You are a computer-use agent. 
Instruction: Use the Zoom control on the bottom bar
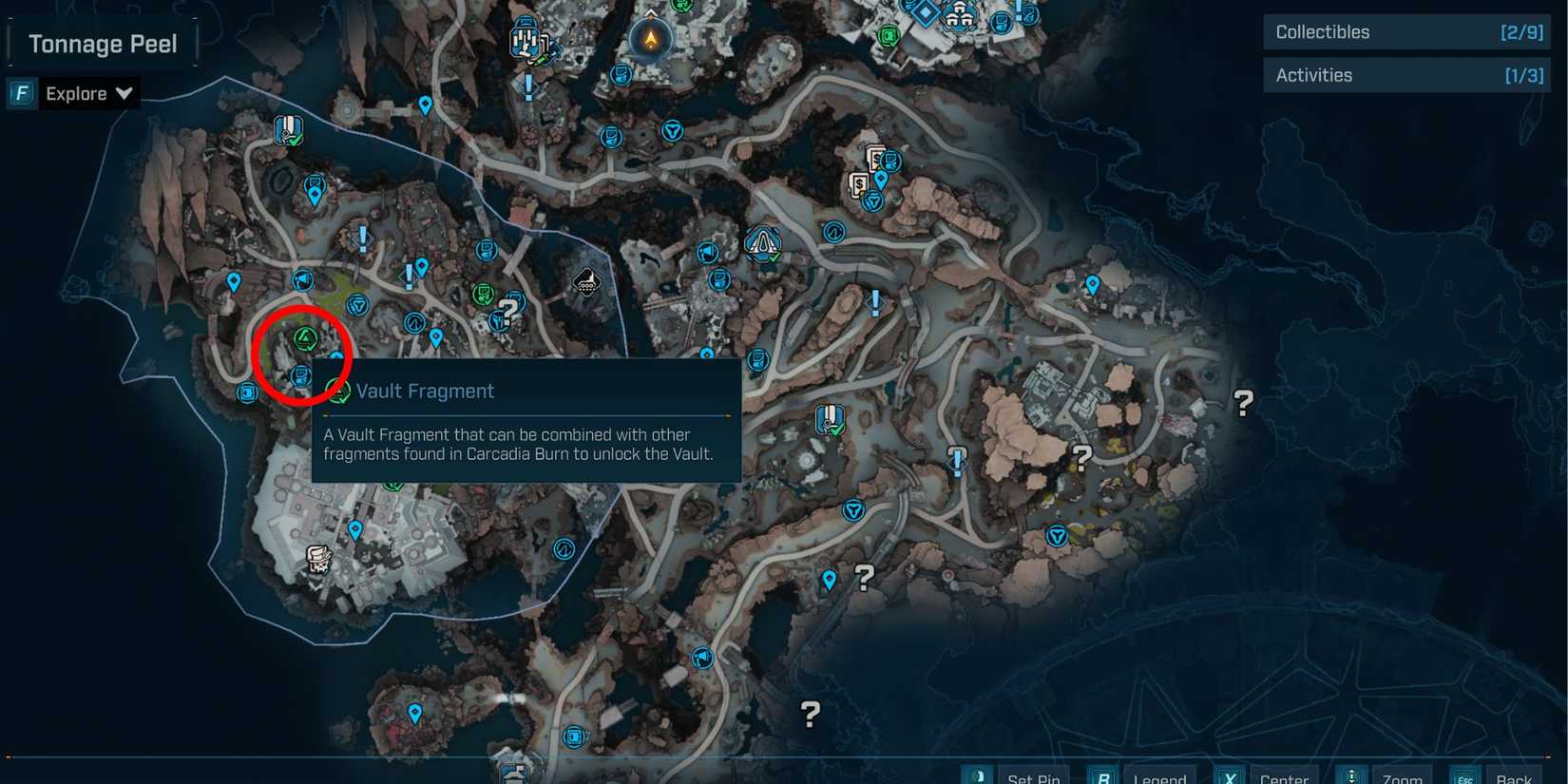pos(1403,776)
